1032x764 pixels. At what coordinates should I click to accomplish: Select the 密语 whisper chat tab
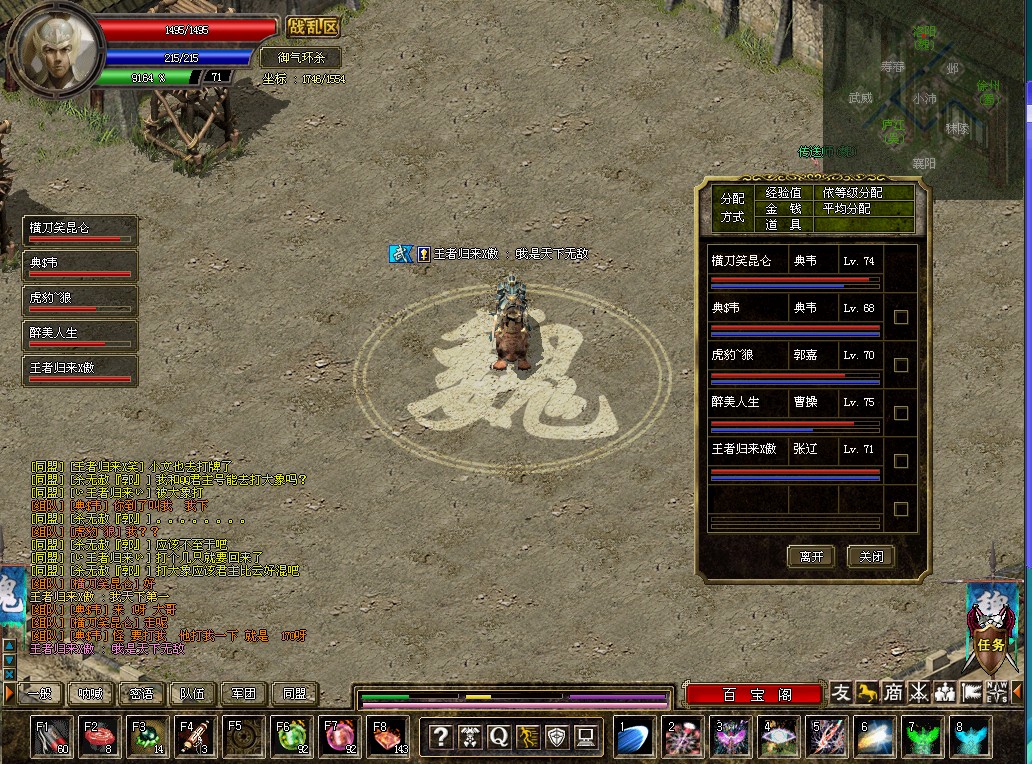142,693
